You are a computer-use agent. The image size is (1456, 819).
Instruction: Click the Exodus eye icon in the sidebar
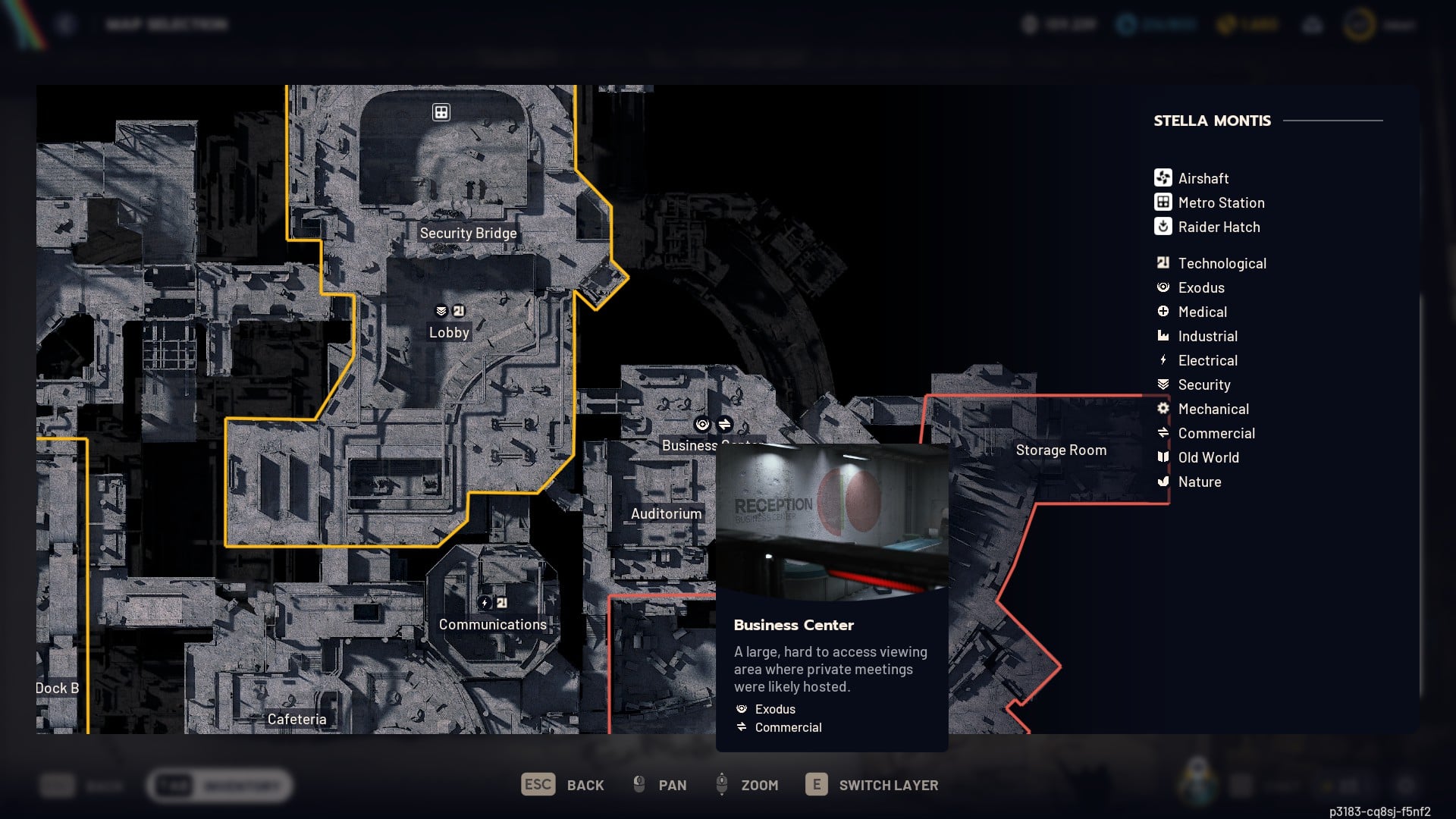(1163, 287)
